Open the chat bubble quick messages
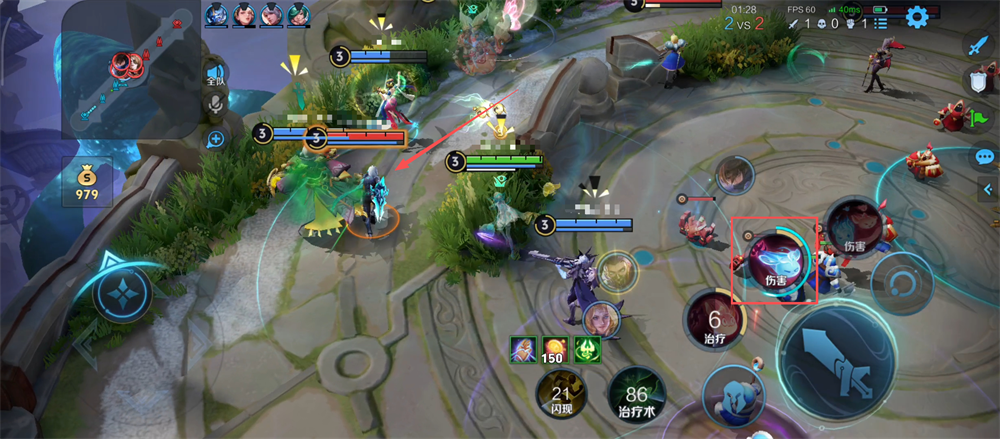Viewport: 1000px width, 439px height. click(984, 157)
